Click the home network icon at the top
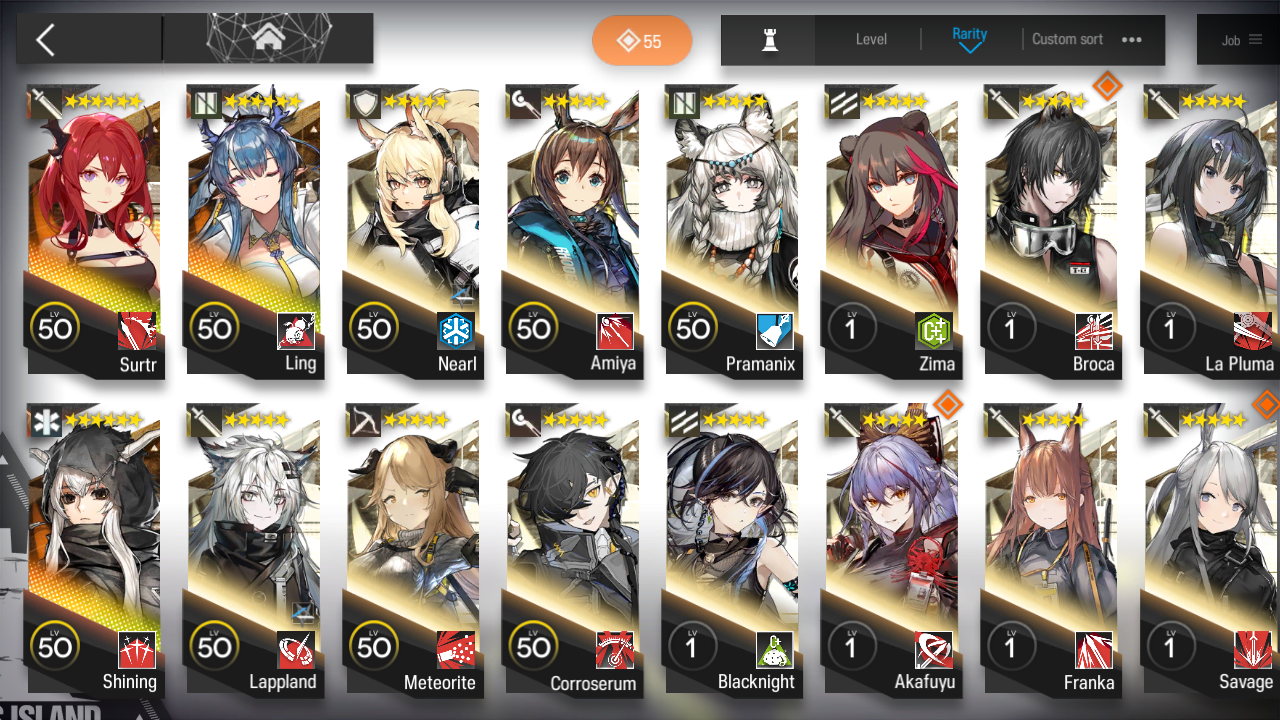 point(267,38)
